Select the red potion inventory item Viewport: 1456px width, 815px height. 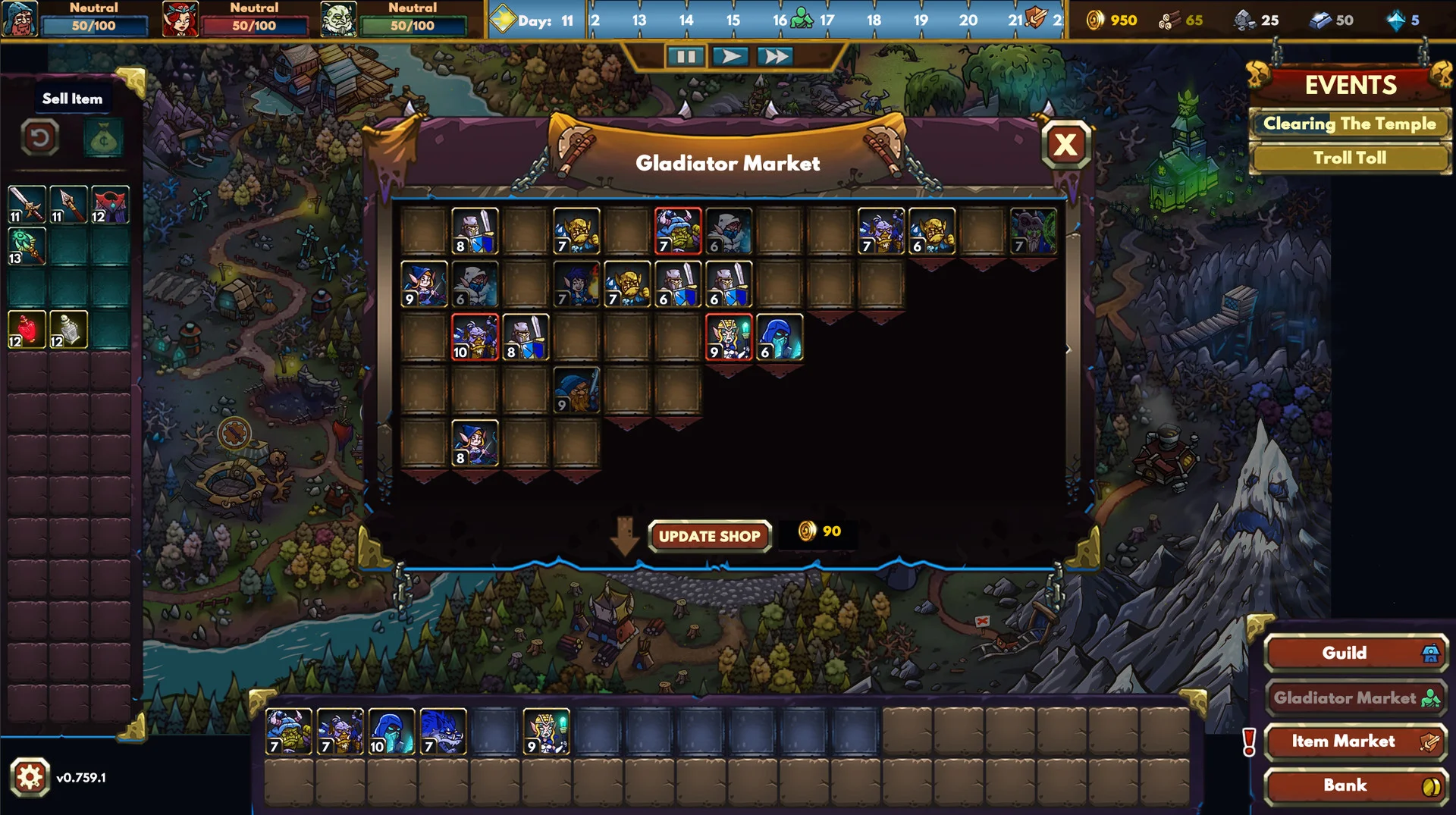click(x=27, y=330)
